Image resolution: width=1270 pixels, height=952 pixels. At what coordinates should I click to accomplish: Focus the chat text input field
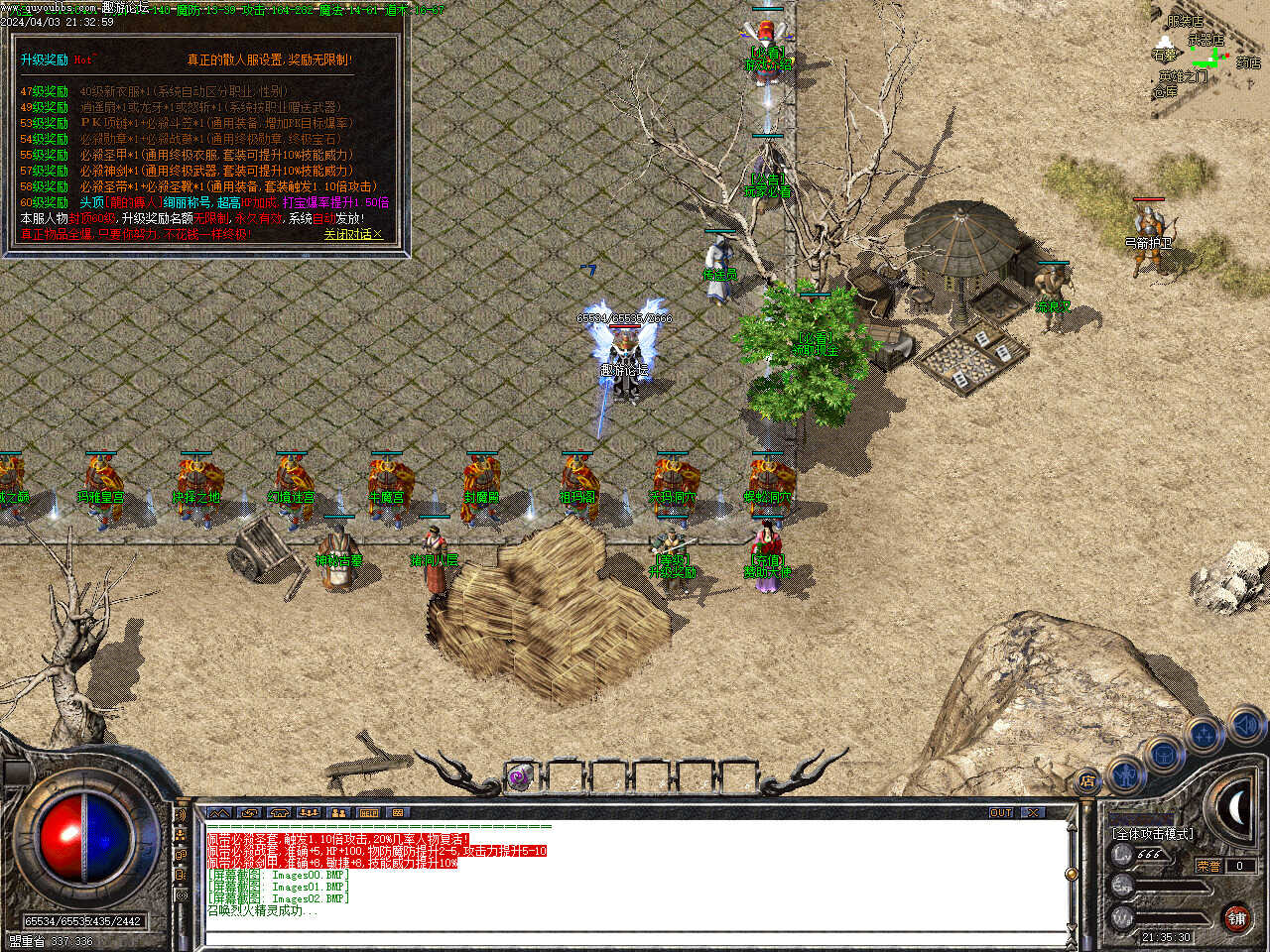pos(635,938)
